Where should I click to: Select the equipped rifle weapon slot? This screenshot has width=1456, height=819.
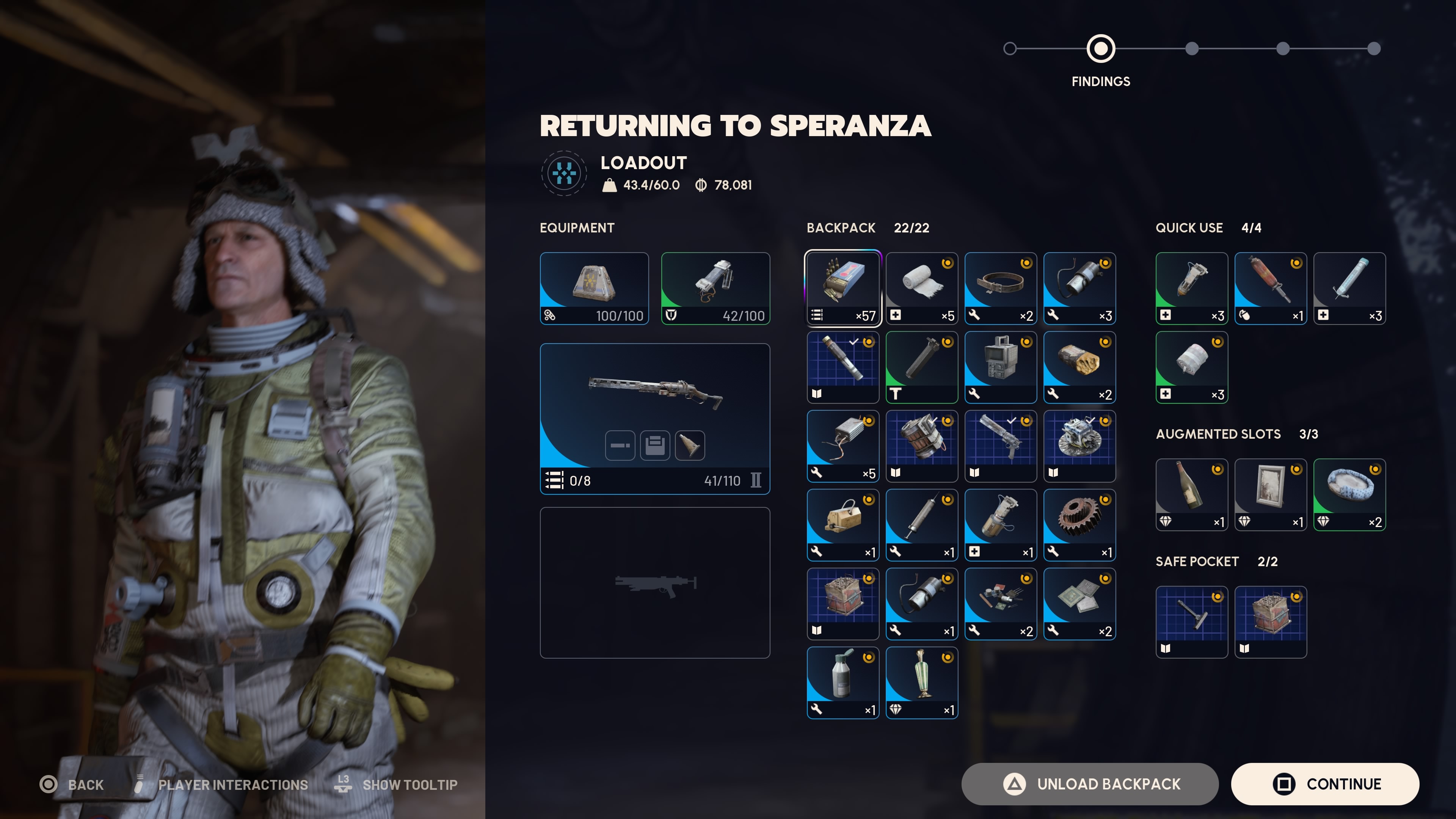tap(654, 418)
